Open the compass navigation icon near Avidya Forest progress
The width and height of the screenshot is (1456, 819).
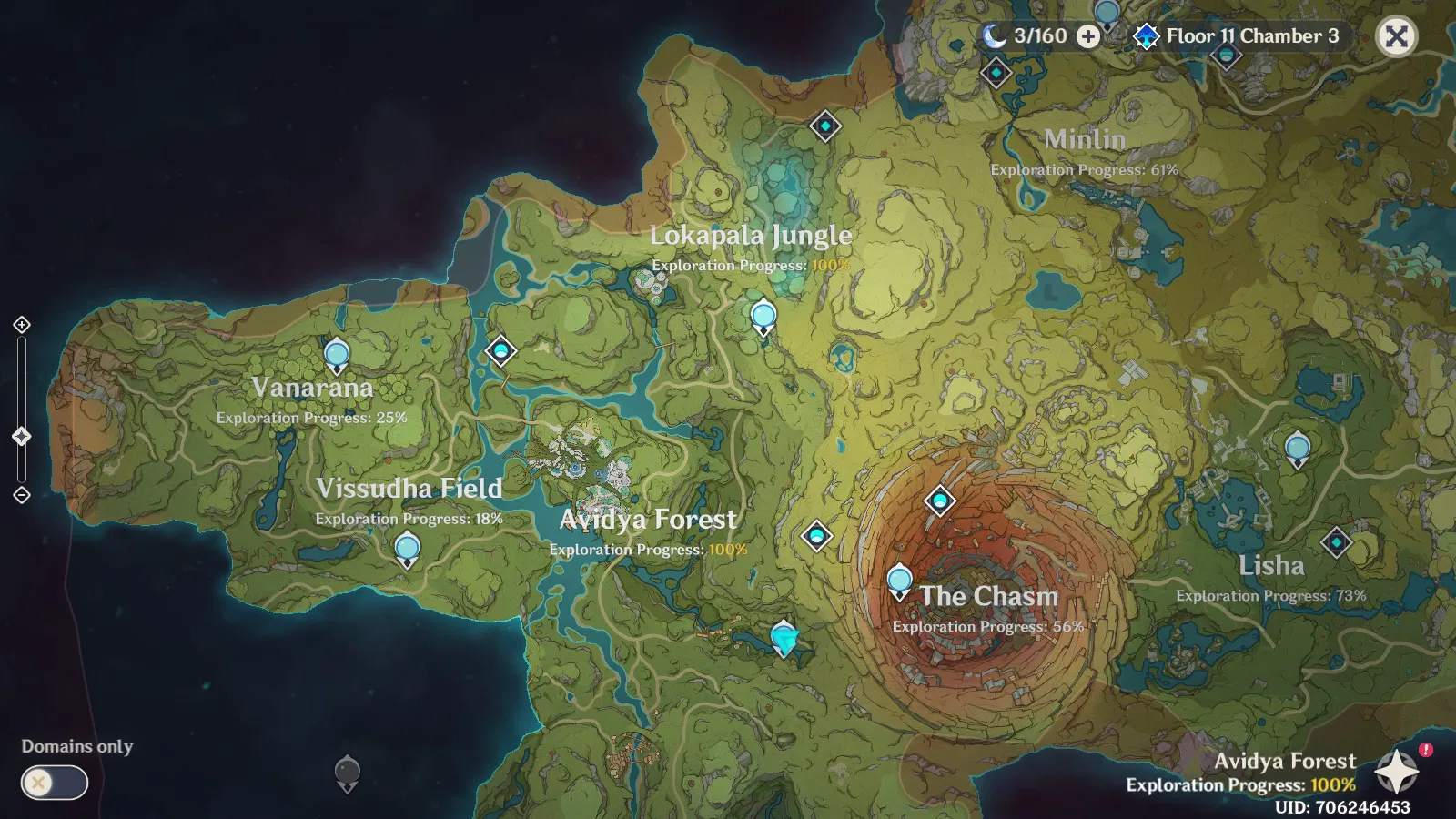pos(1399,771)
